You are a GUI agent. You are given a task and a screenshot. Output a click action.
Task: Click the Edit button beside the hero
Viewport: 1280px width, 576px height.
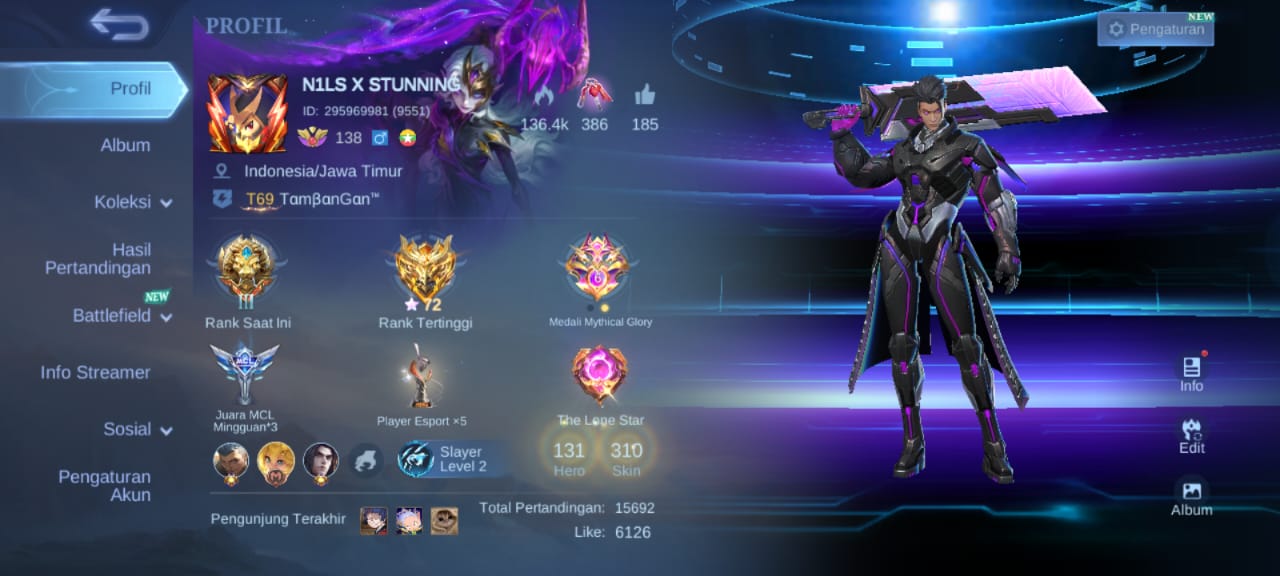pyautogui.click(x=1191, y=436)
